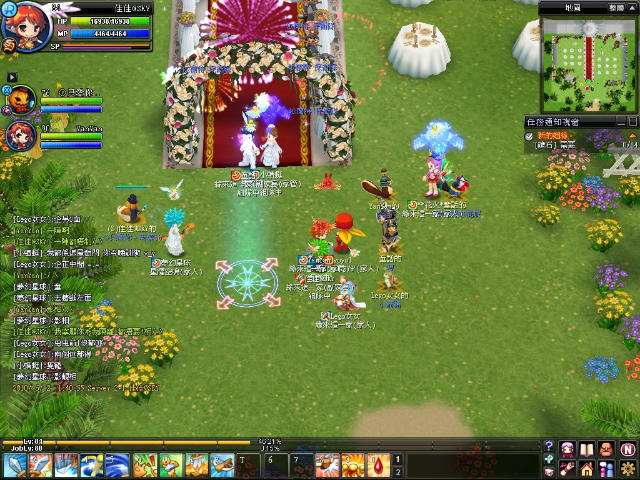Open the gear settings icon

pos(627,468)
